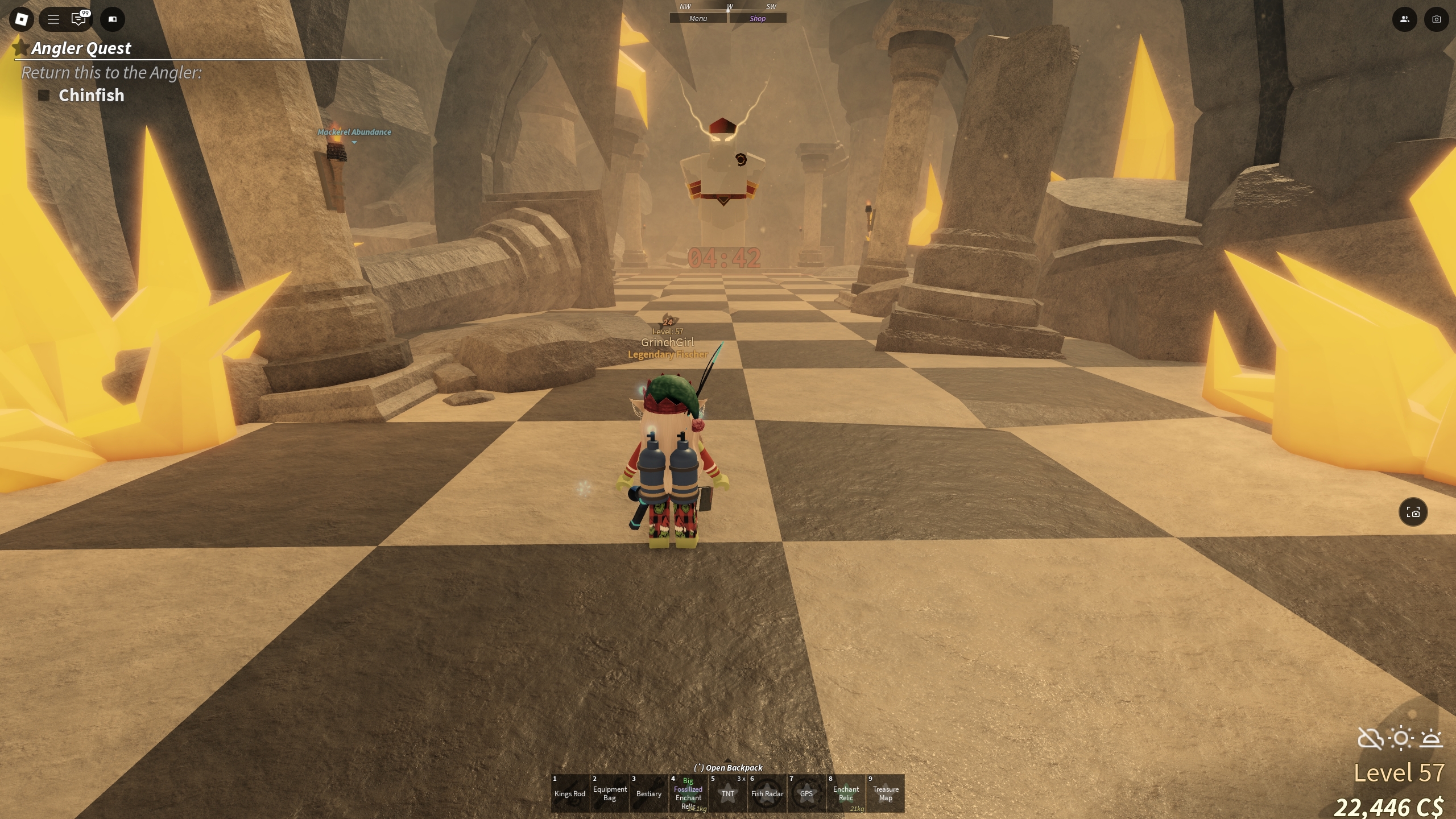
Task: Equip the Fish Radar from the hotbar
Action: pyautogui.click(x=767, y=793)
